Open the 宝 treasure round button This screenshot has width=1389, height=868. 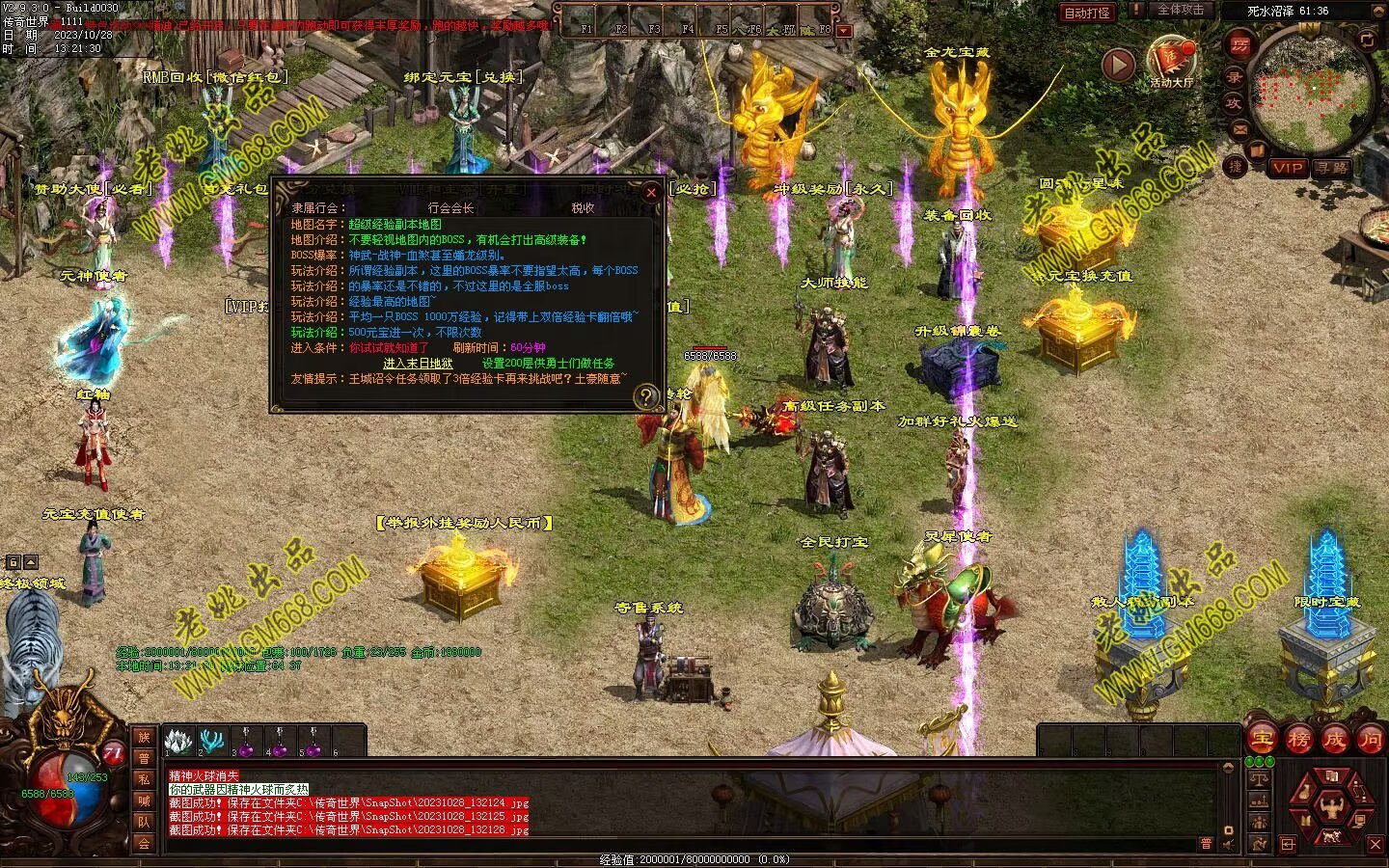coord(1262,740)
